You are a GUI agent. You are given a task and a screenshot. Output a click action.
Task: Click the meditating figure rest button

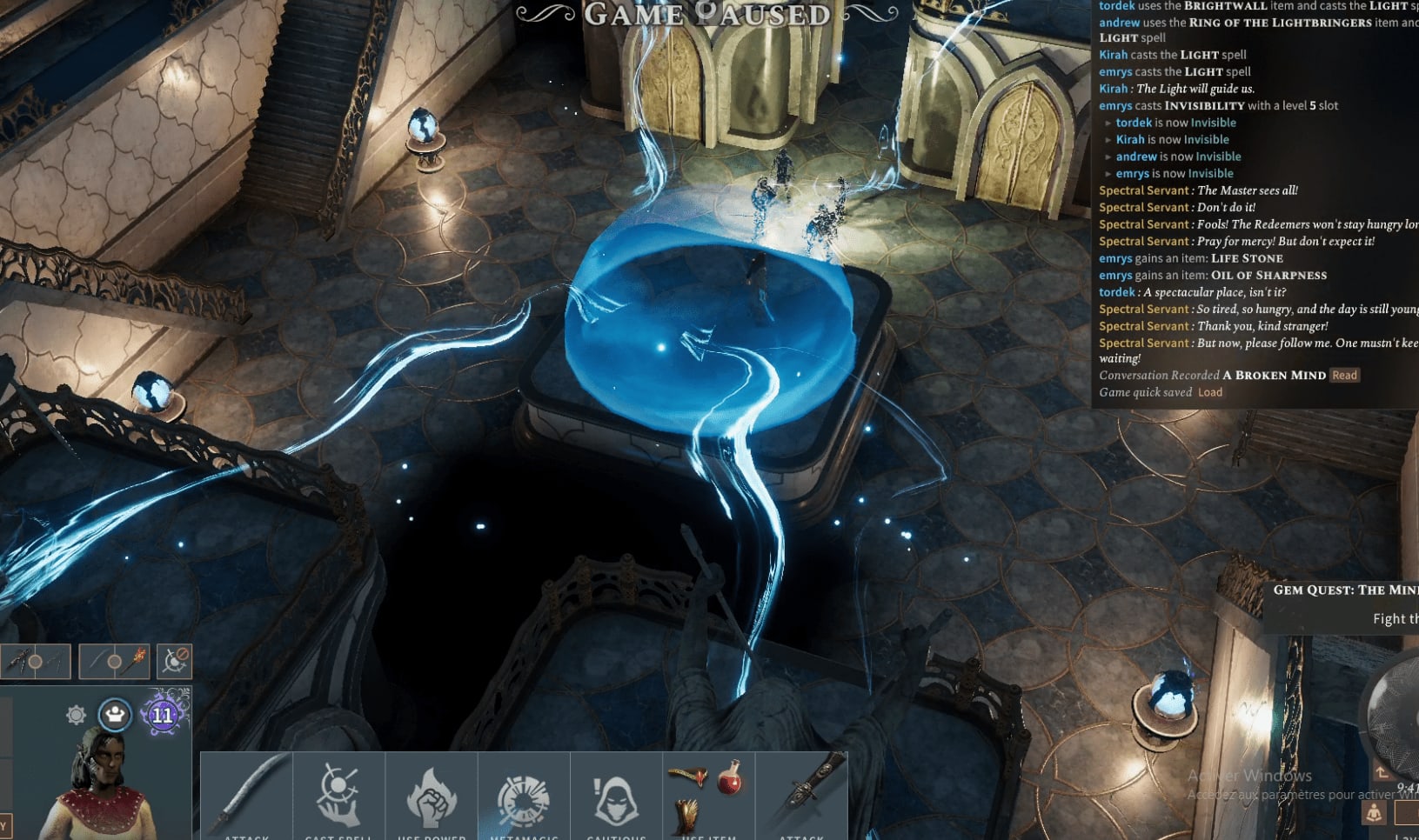tap(1374, 813)
